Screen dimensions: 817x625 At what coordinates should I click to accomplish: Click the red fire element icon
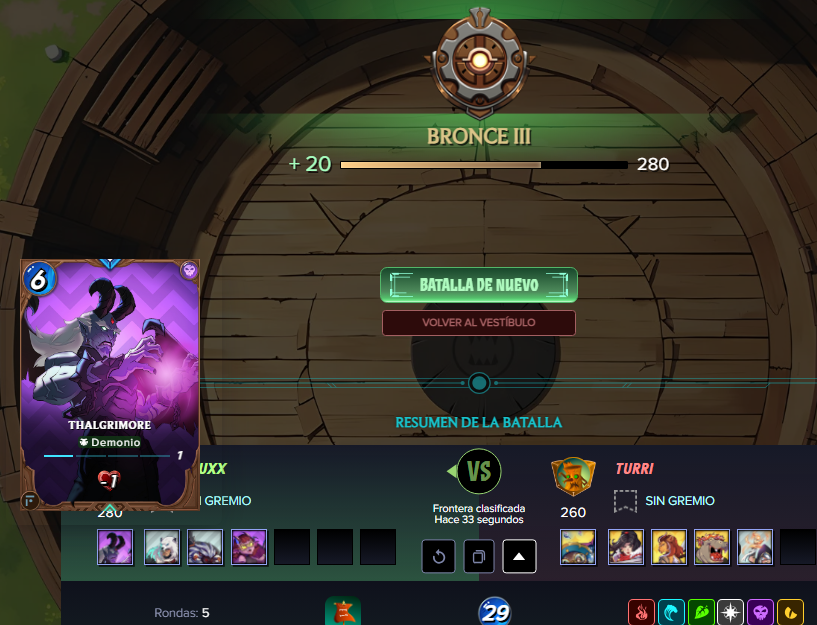point(641,612)
